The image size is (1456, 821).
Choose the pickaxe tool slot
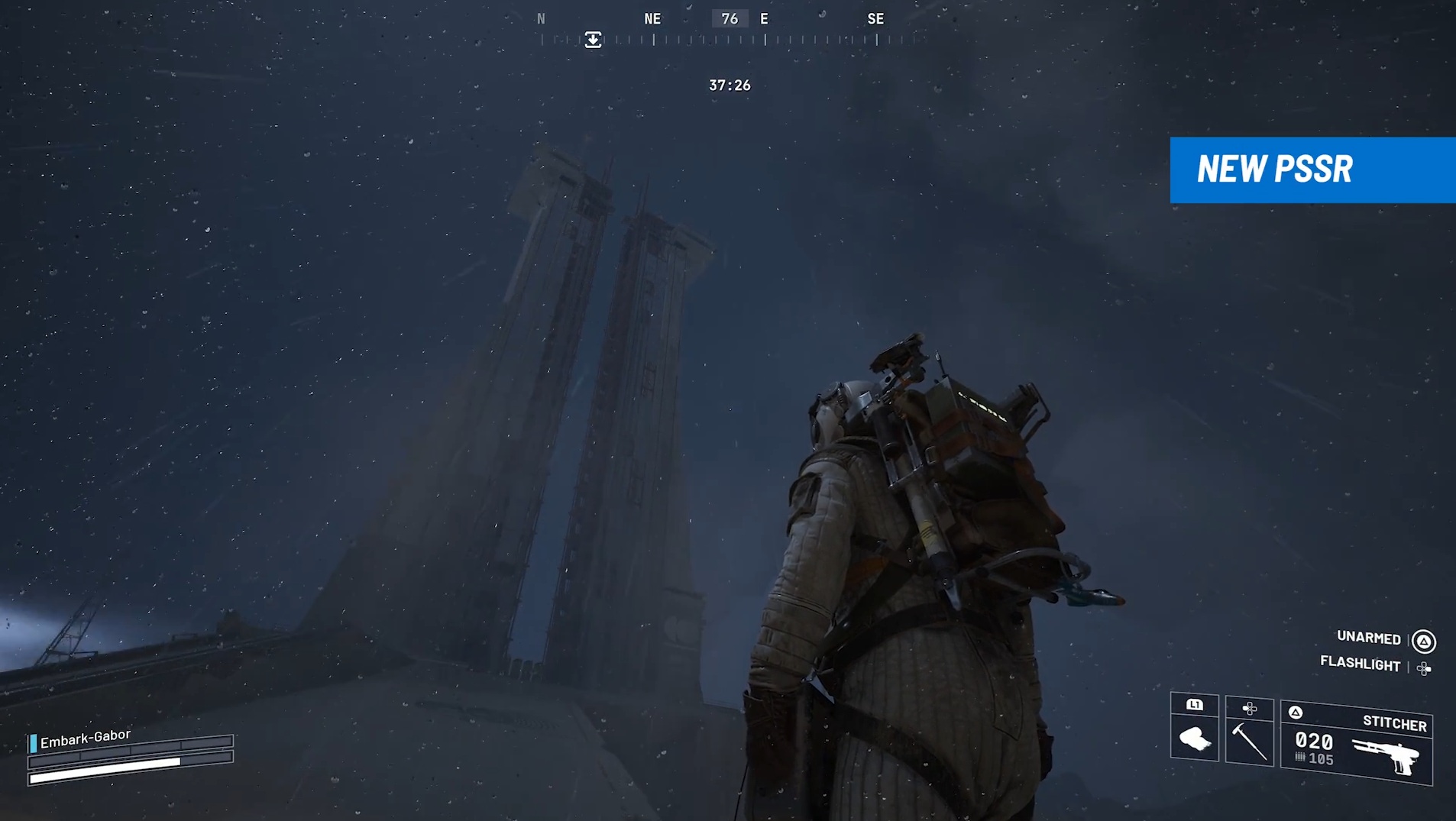tap(1249, 732)
